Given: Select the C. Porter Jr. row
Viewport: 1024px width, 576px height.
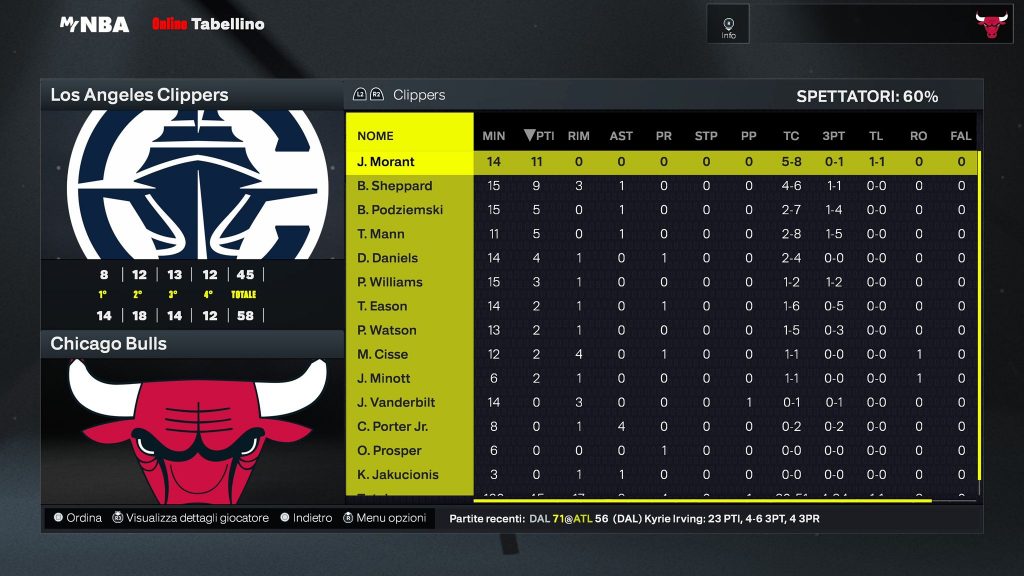Looking at the screenshot, I should (x=392, y=426).
